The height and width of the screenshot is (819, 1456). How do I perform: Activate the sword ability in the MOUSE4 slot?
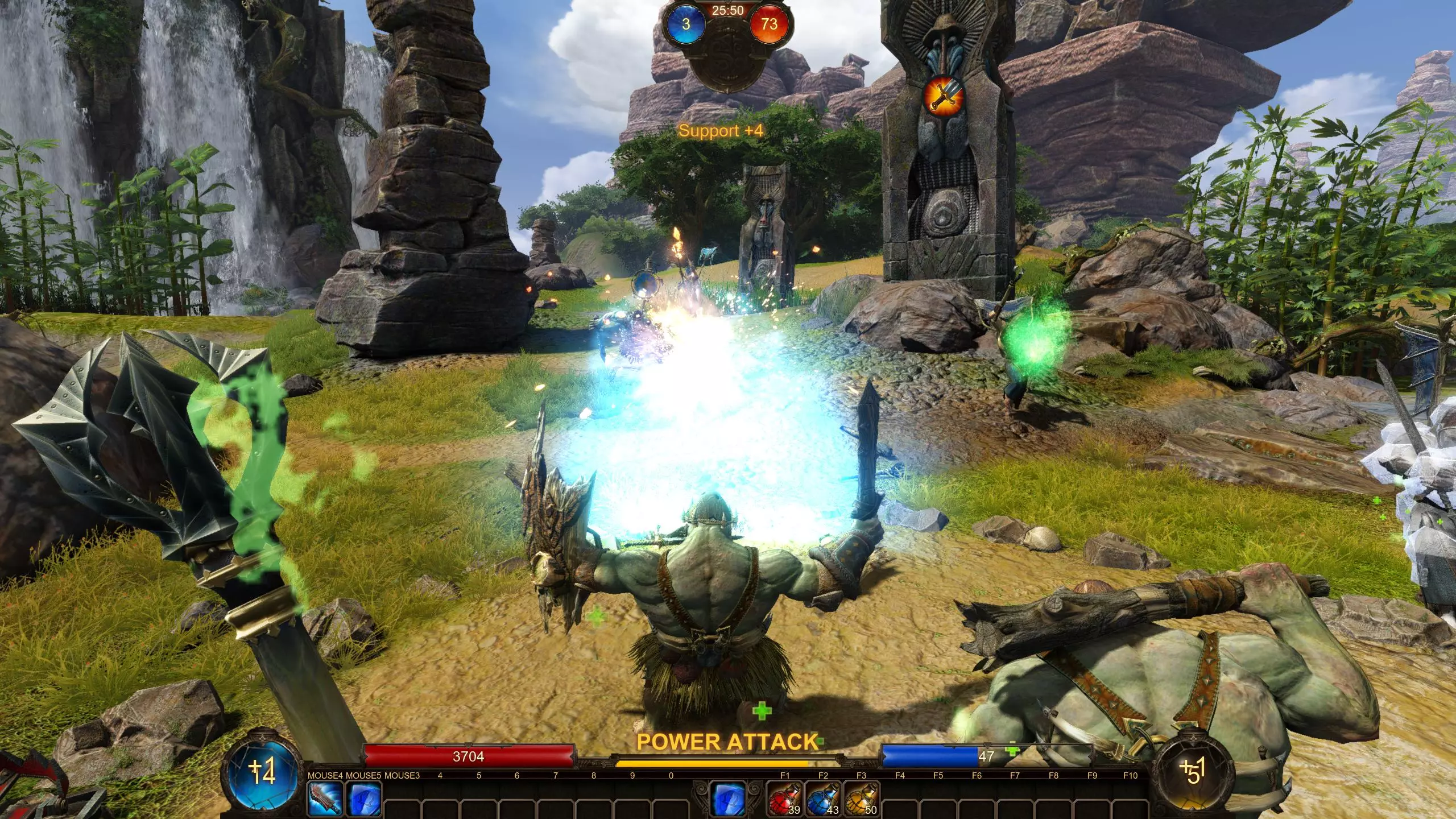(325, 799)
